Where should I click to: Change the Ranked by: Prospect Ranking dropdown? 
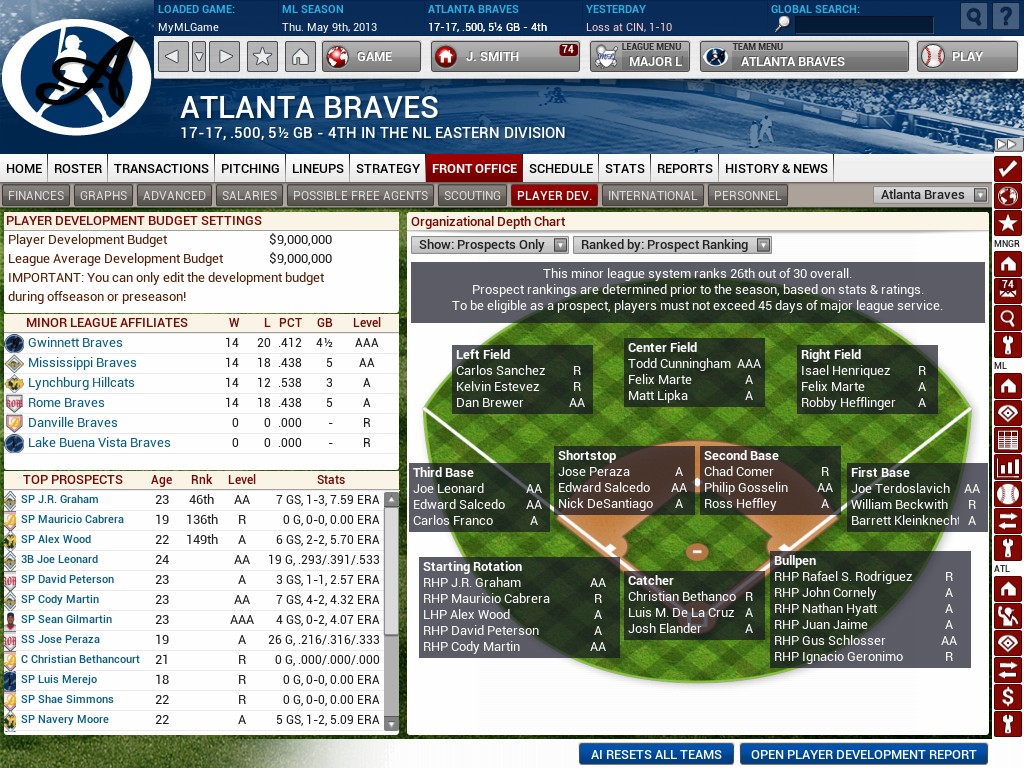(671, 244)
